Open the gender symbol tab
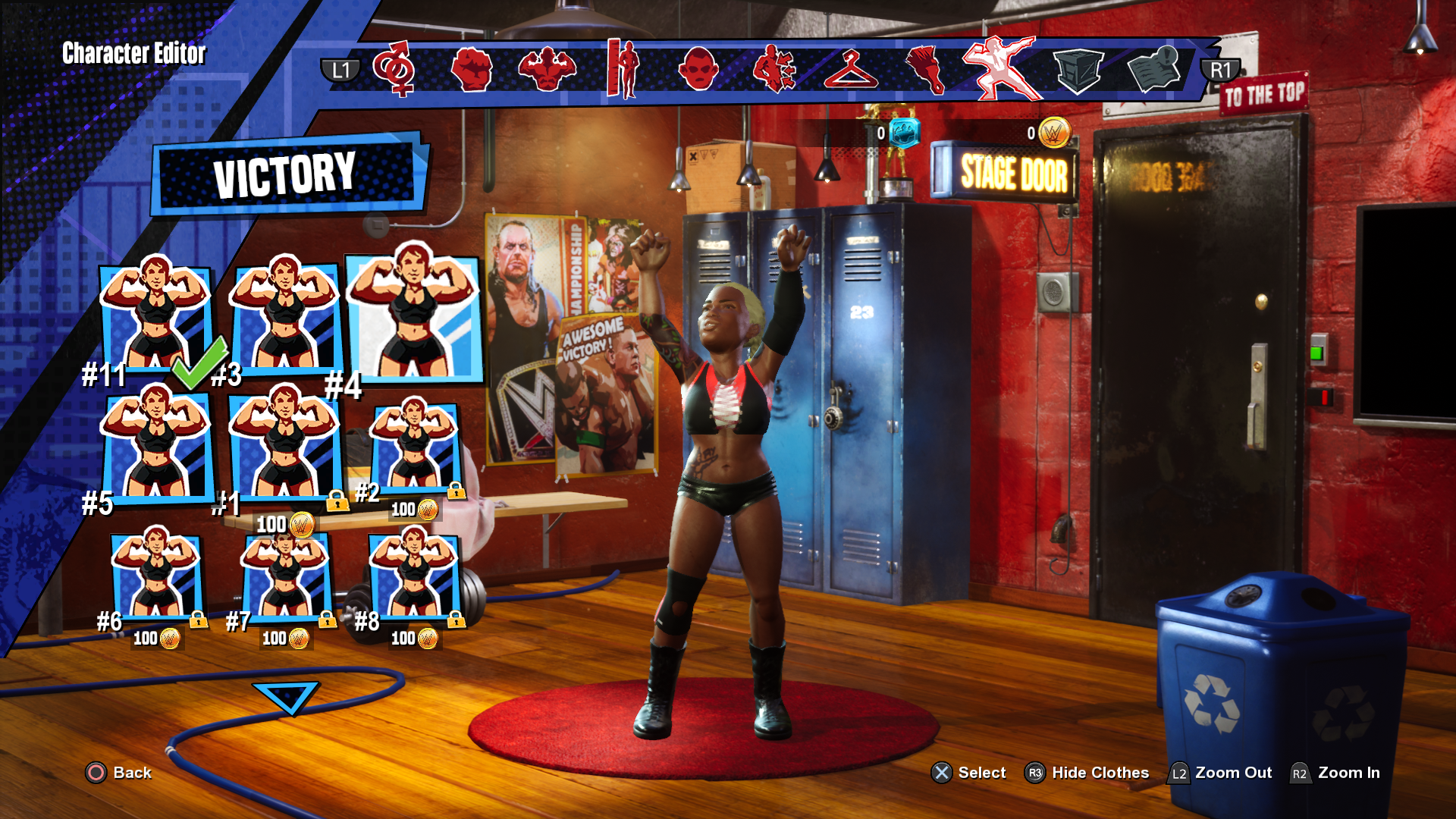The image size is (1456, 819). [x=394, y=69]
